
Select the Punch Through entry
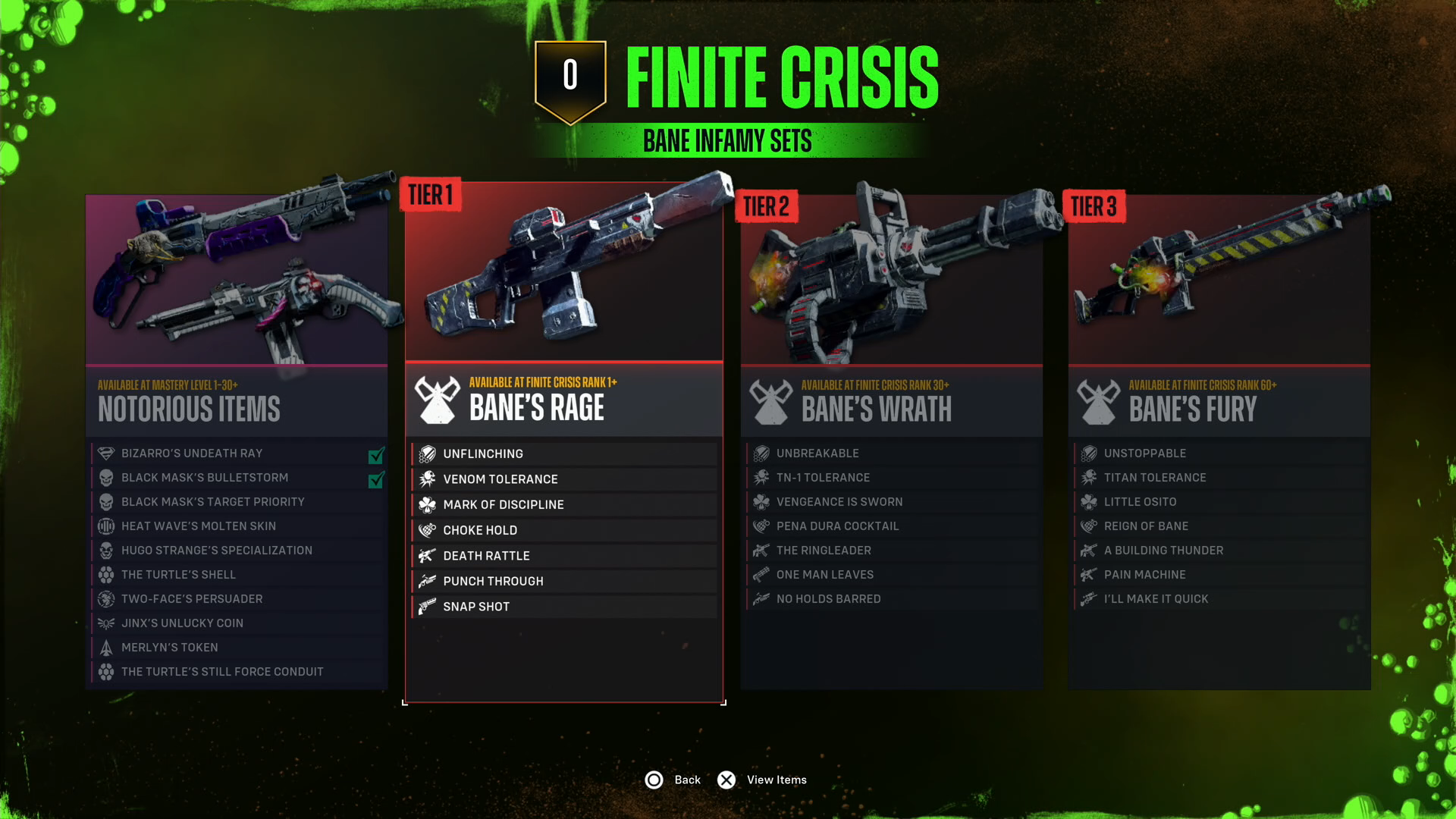point(563,581)
